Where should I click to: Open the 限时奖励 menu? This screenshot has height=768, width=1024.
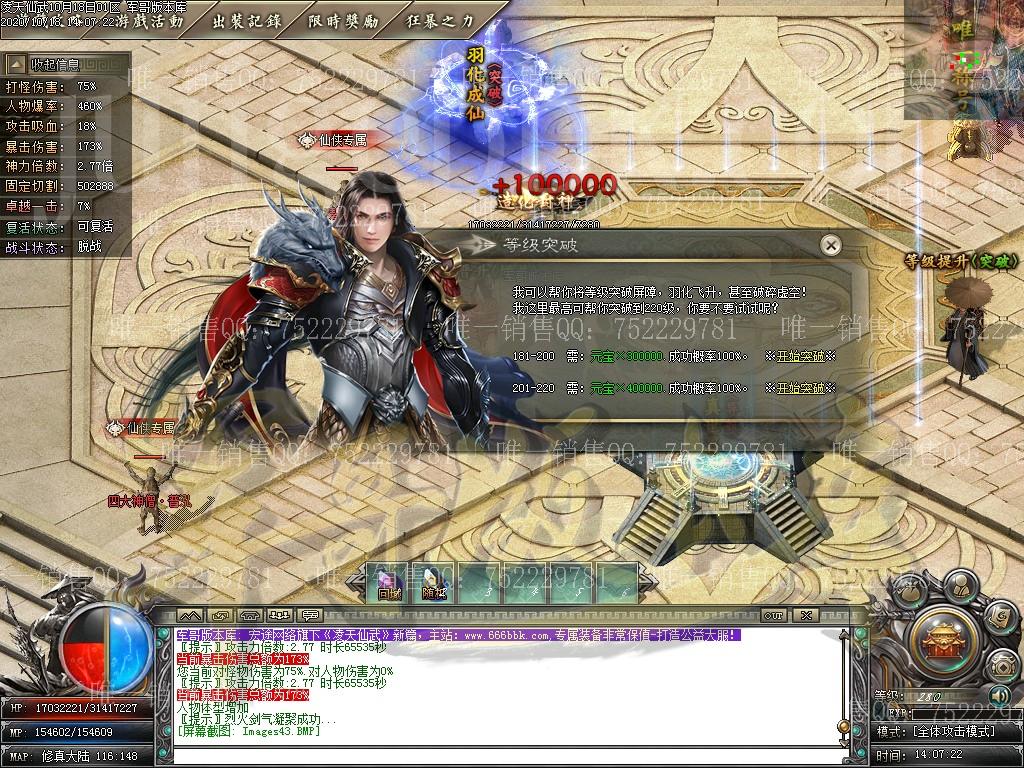343,20
